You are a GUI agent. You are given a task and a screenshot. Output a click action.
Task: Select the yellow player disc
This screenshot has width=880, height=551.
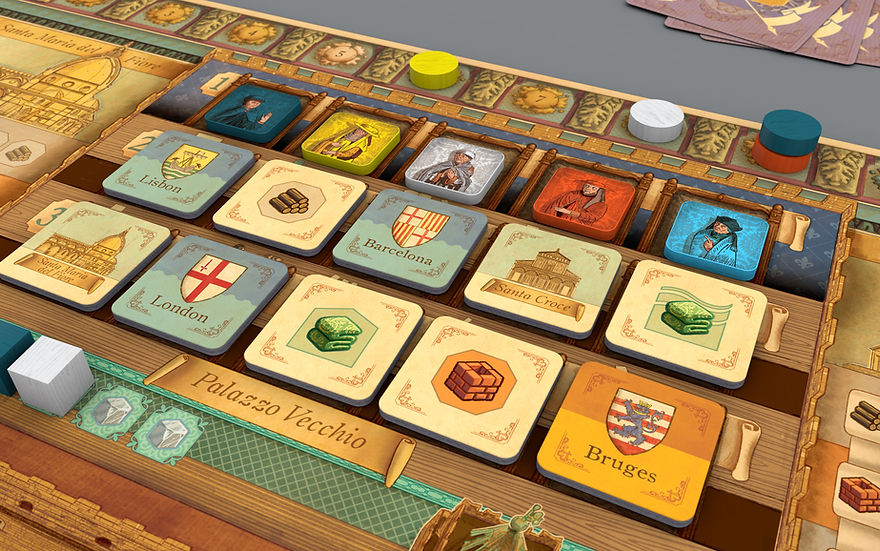(434, 70)
